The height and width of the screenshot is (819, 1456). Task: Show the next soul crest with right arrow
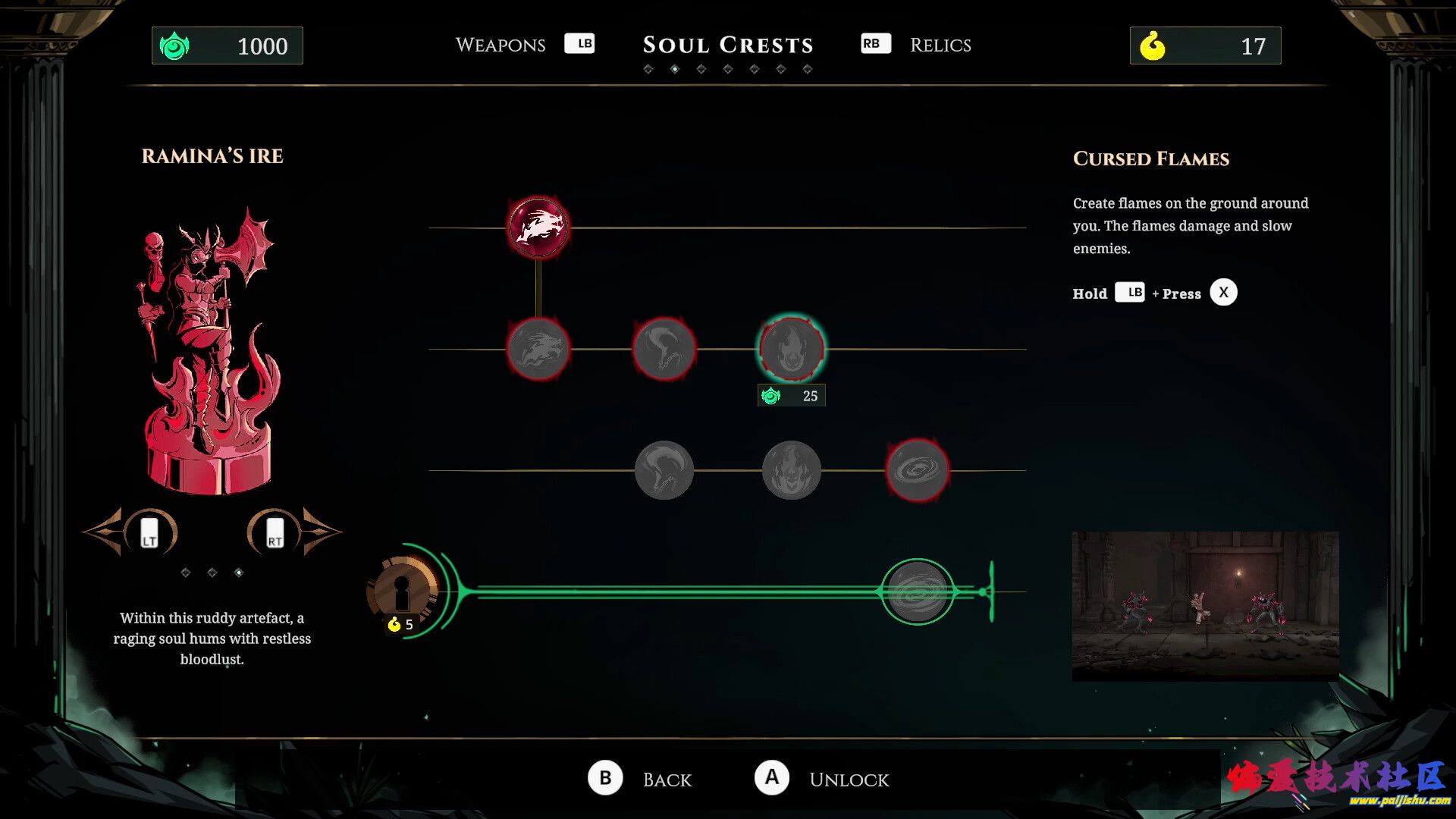click(x=296, y=532)
